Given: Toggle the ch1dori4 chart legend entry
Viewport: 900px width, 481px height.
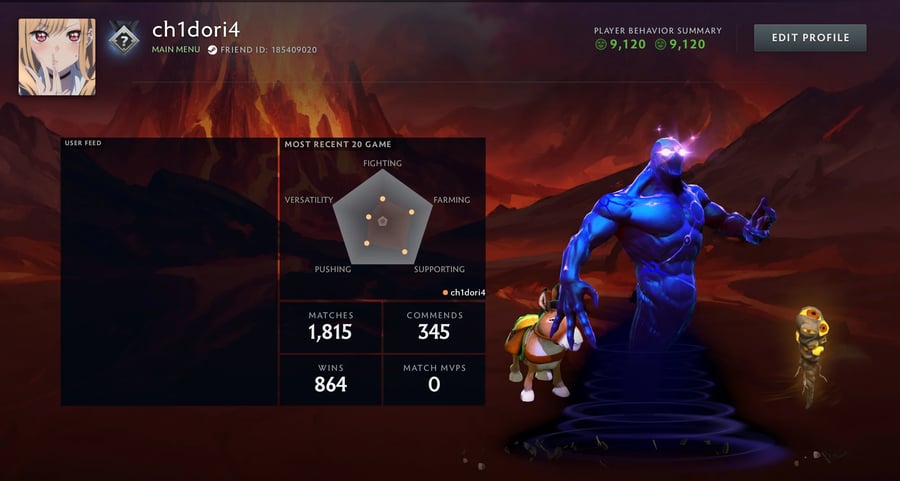Looking at the screenshot, I should coord(464,292).
